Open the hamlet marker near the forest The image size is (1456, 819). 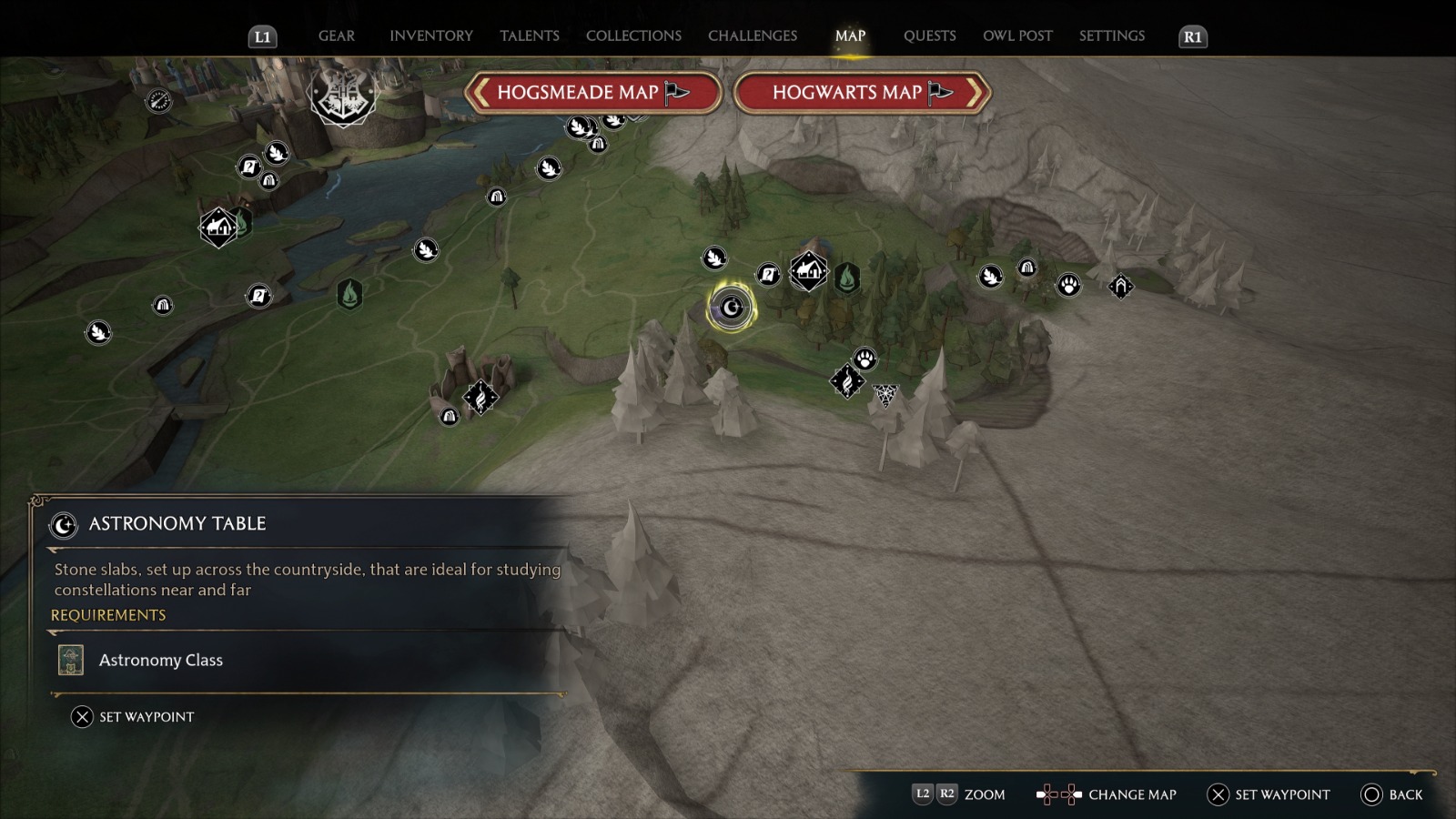(x=808, y=273)
